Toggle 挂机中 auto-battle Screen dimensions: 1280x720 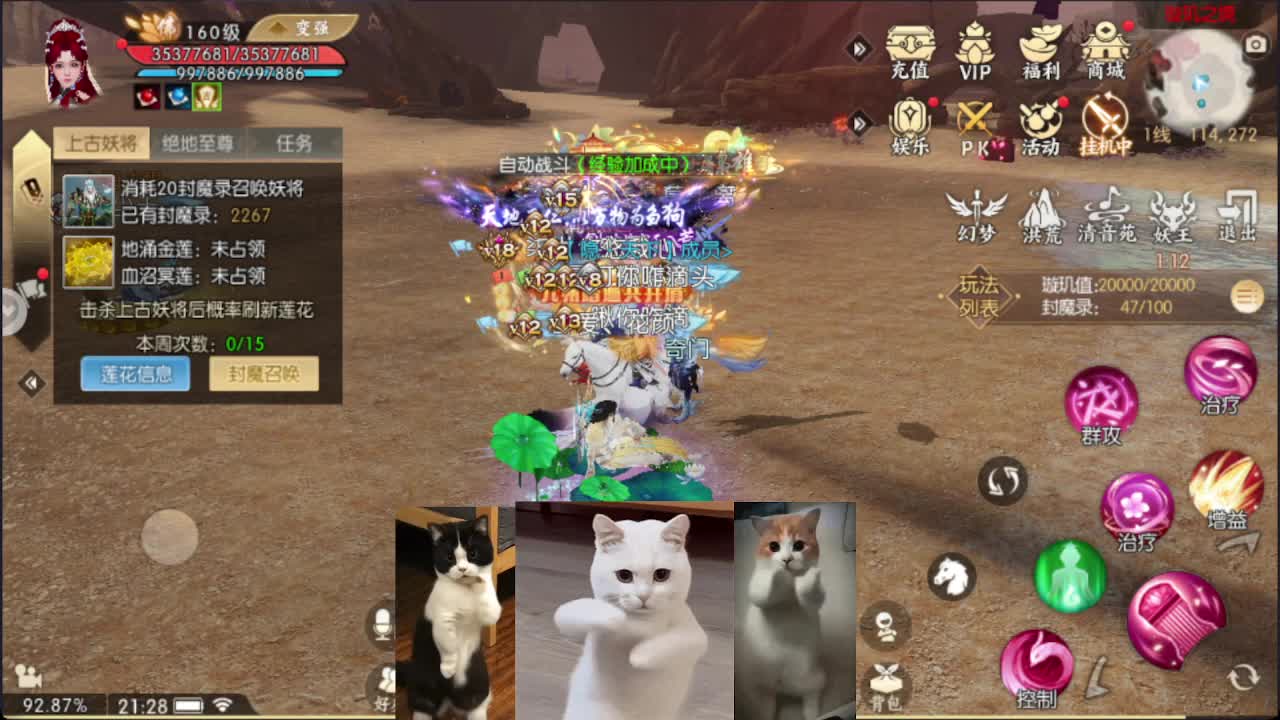coord(1106,125)
